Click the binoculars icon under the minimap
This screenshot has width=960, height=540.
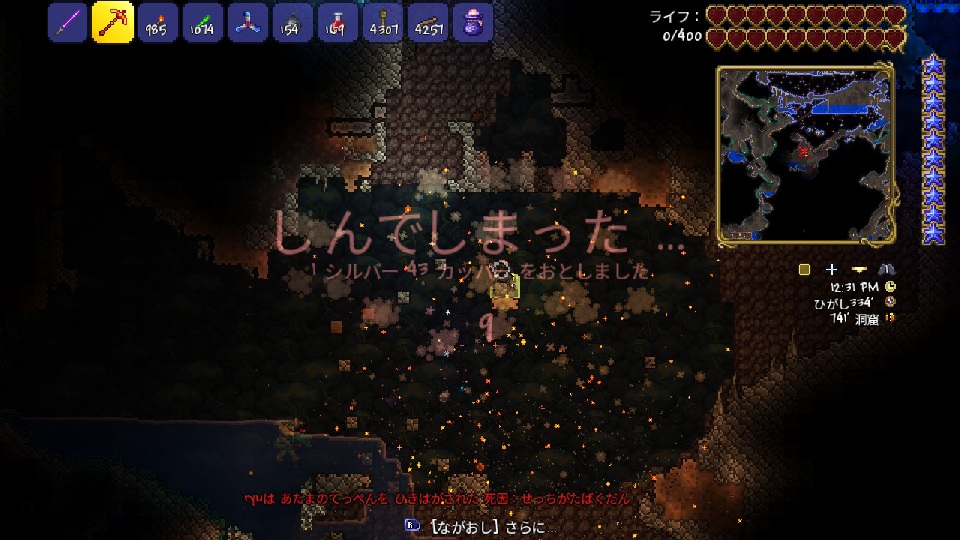[x=886, y=269]
